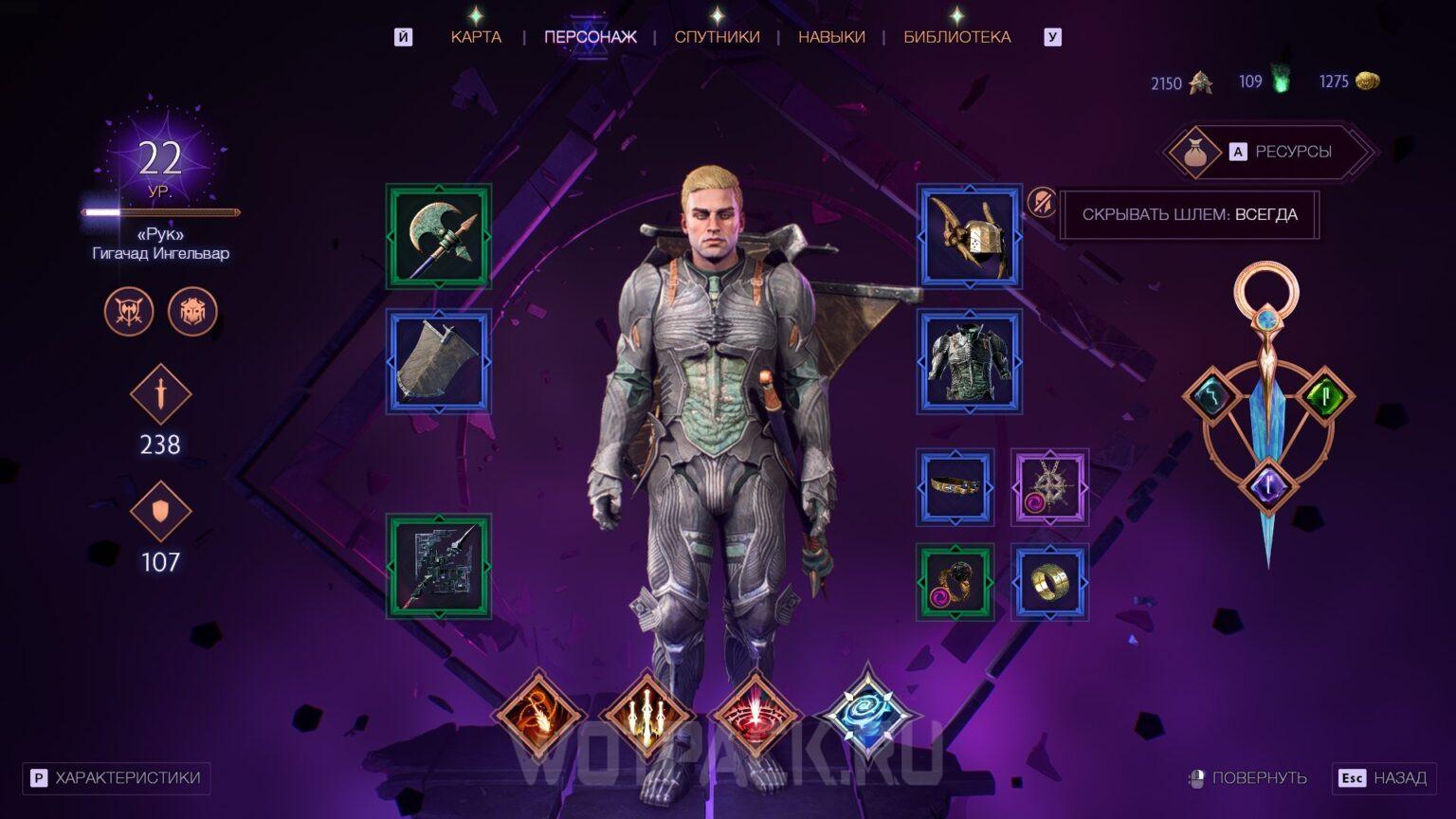Select the helmet equipment slot
Image resolution: width=1456 pixels, height=819 pixels.
(969, 236)
